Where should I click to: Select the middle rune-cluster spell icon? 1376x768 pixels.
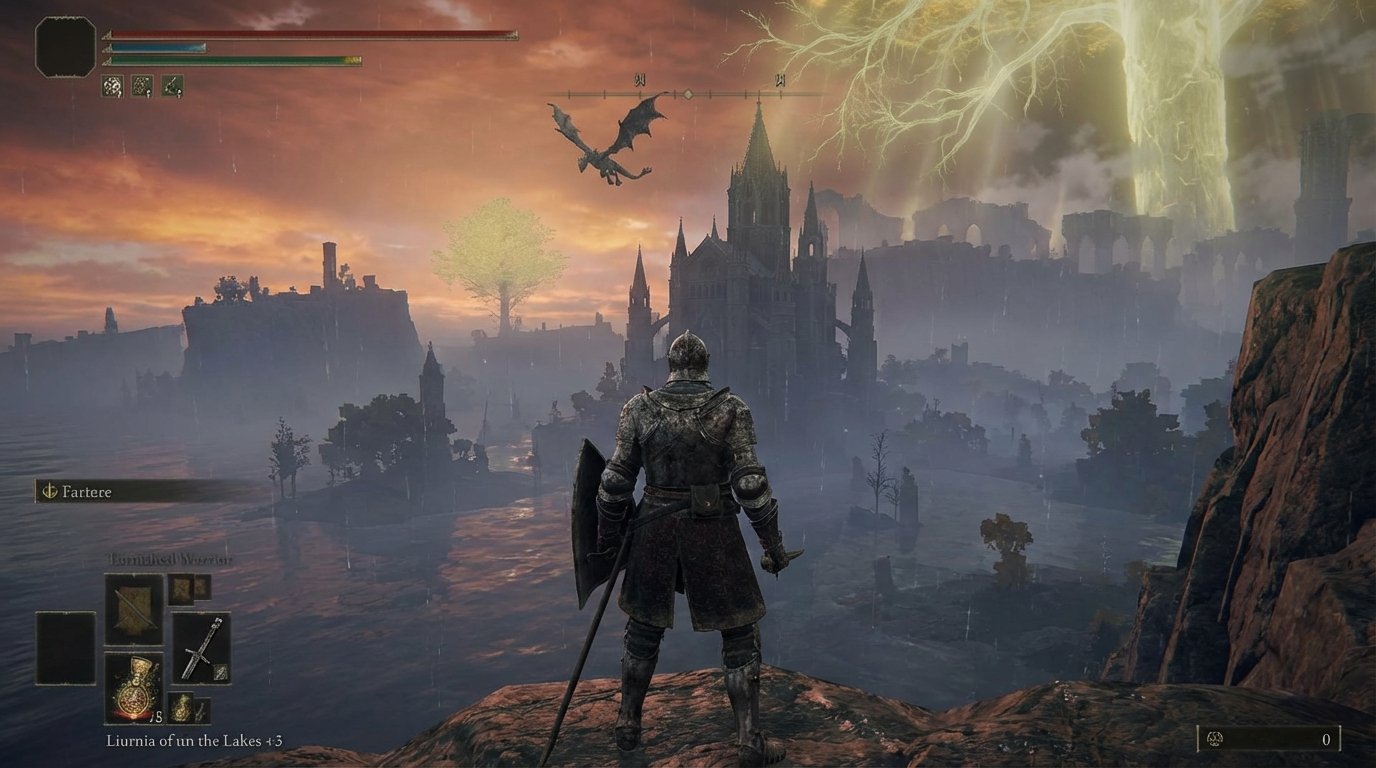point(142,86)
